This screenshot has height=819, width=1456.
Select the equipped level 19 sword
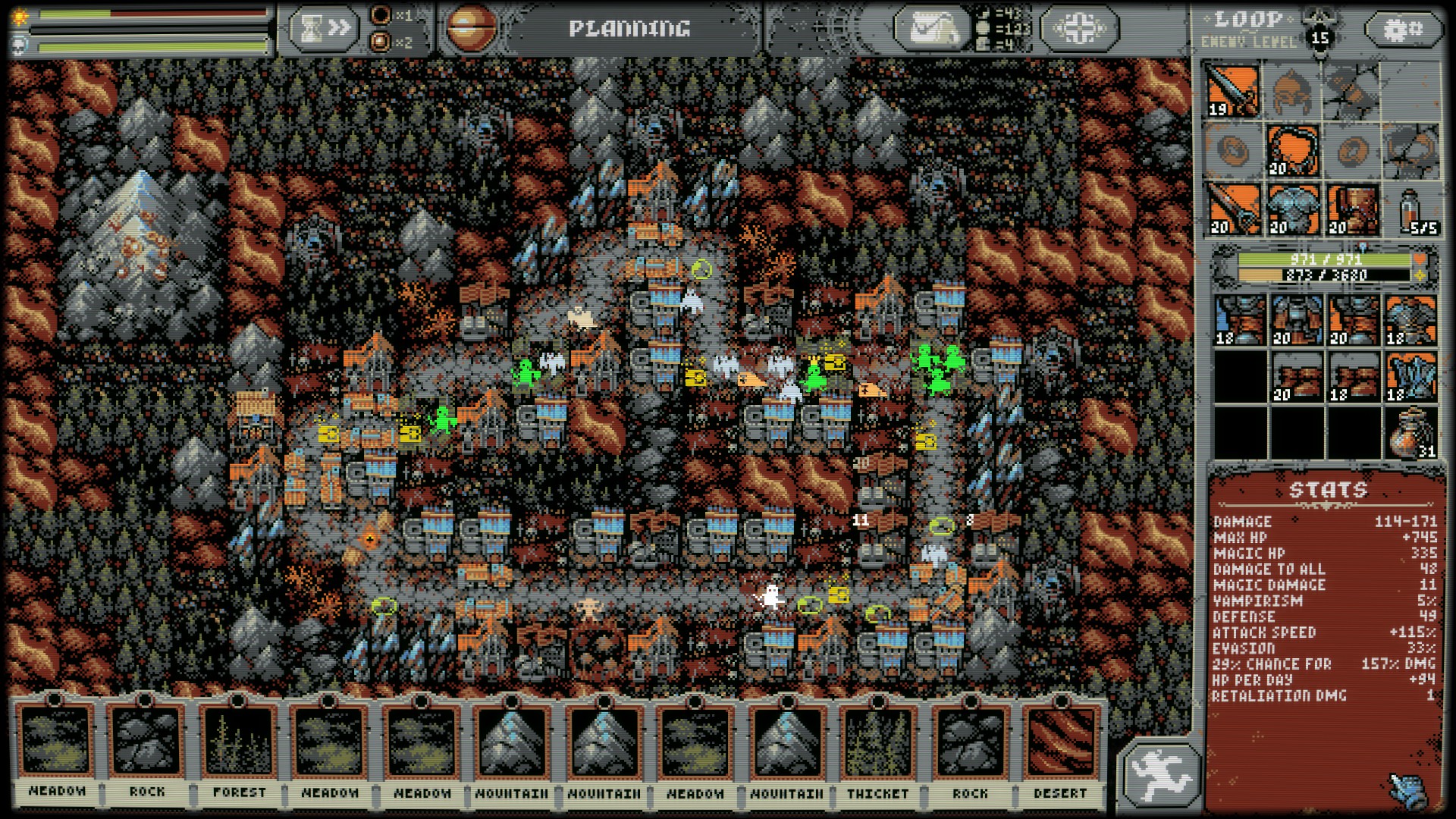coord(1234,91)
